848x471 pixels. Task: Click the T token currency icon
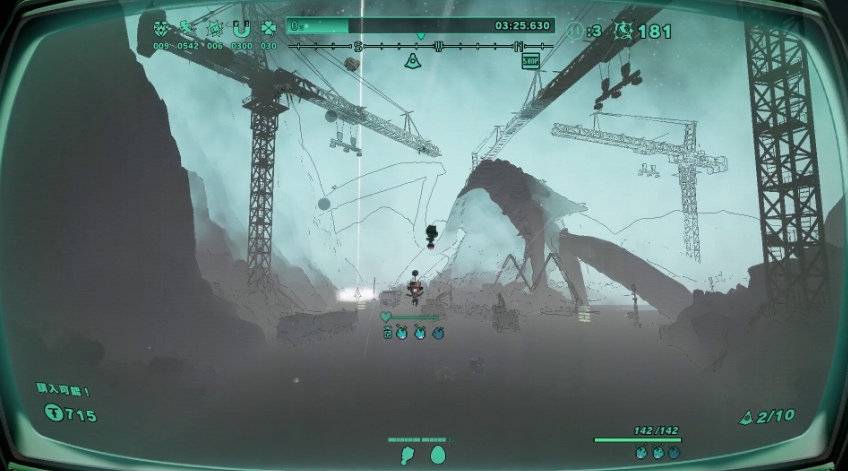click(52, 412)
